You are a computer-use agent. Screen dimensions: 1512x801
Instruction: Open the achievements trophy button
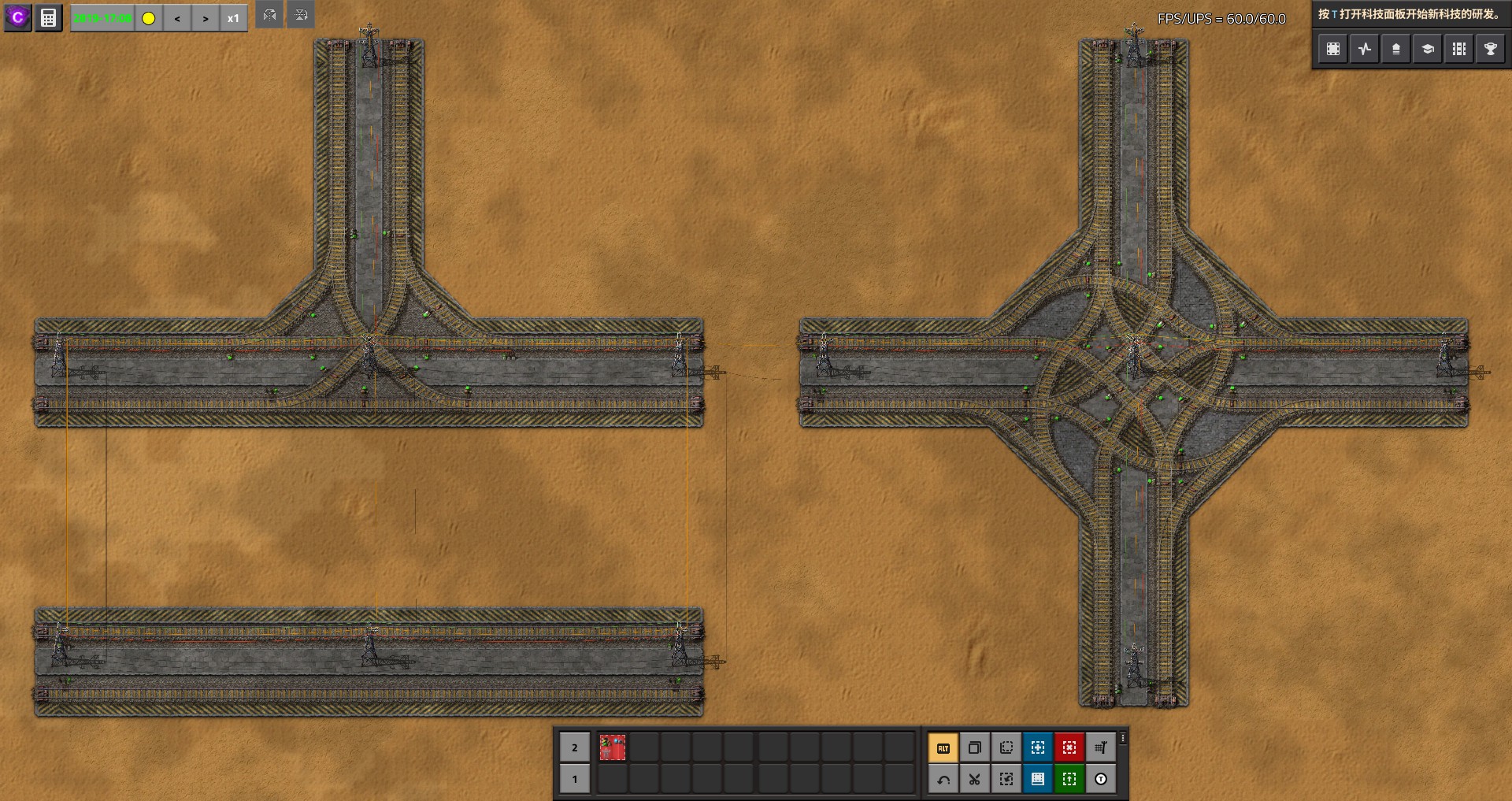pos(1490,49)
